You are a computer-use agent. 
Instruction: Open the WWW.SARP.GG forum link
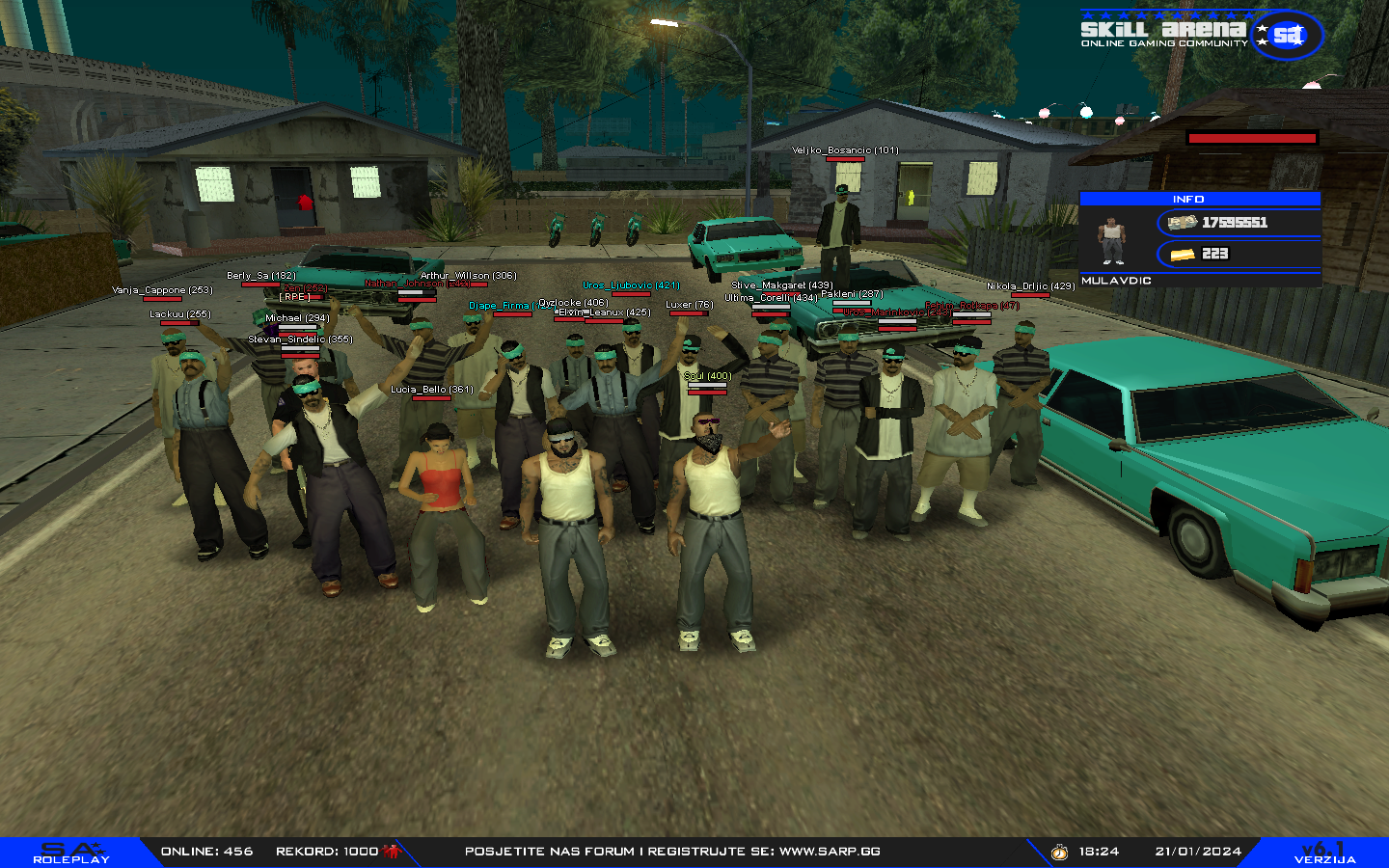[x=830, y=852]
